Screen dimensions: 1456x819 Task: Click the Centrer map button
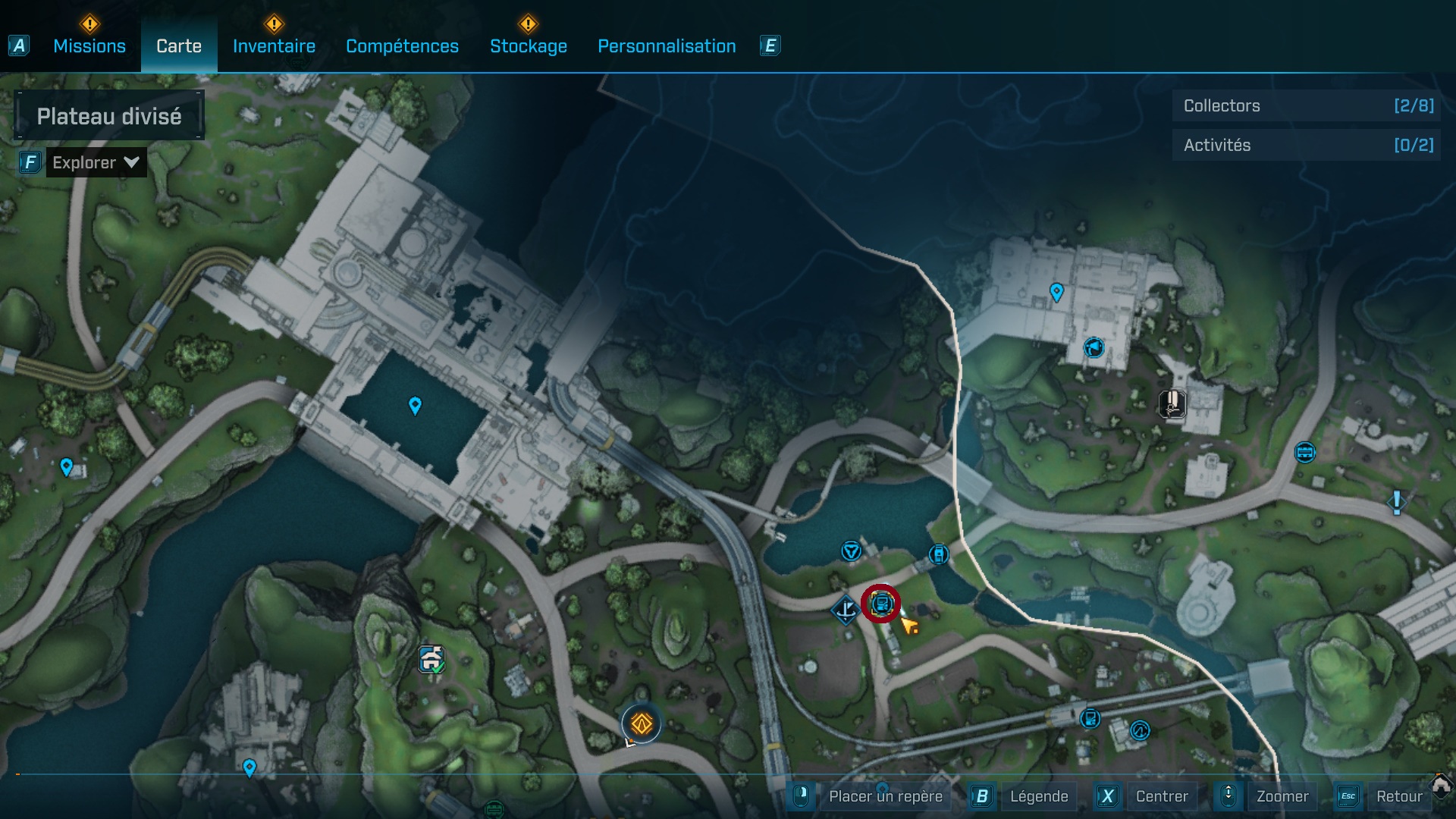(x=1161, y=796)
